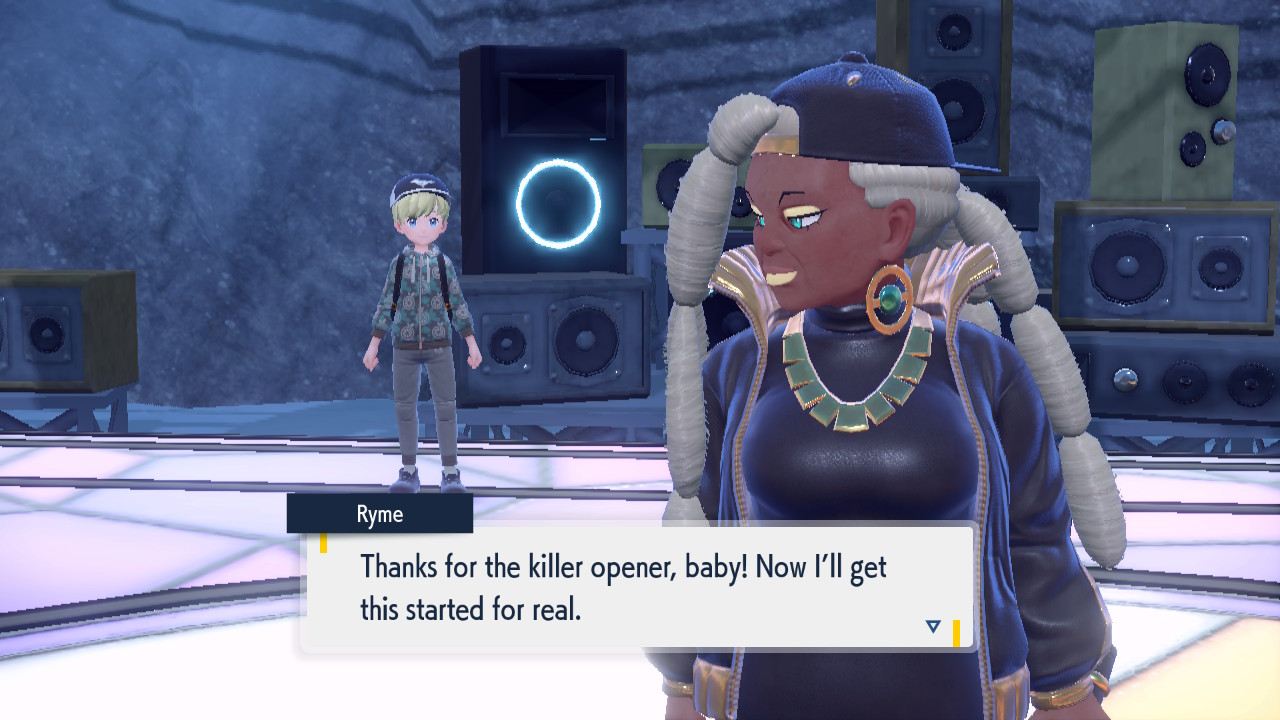Click Ryme's dialogue text box
1280x720 pixels.
pyautogui.click(x=636, y=588)
